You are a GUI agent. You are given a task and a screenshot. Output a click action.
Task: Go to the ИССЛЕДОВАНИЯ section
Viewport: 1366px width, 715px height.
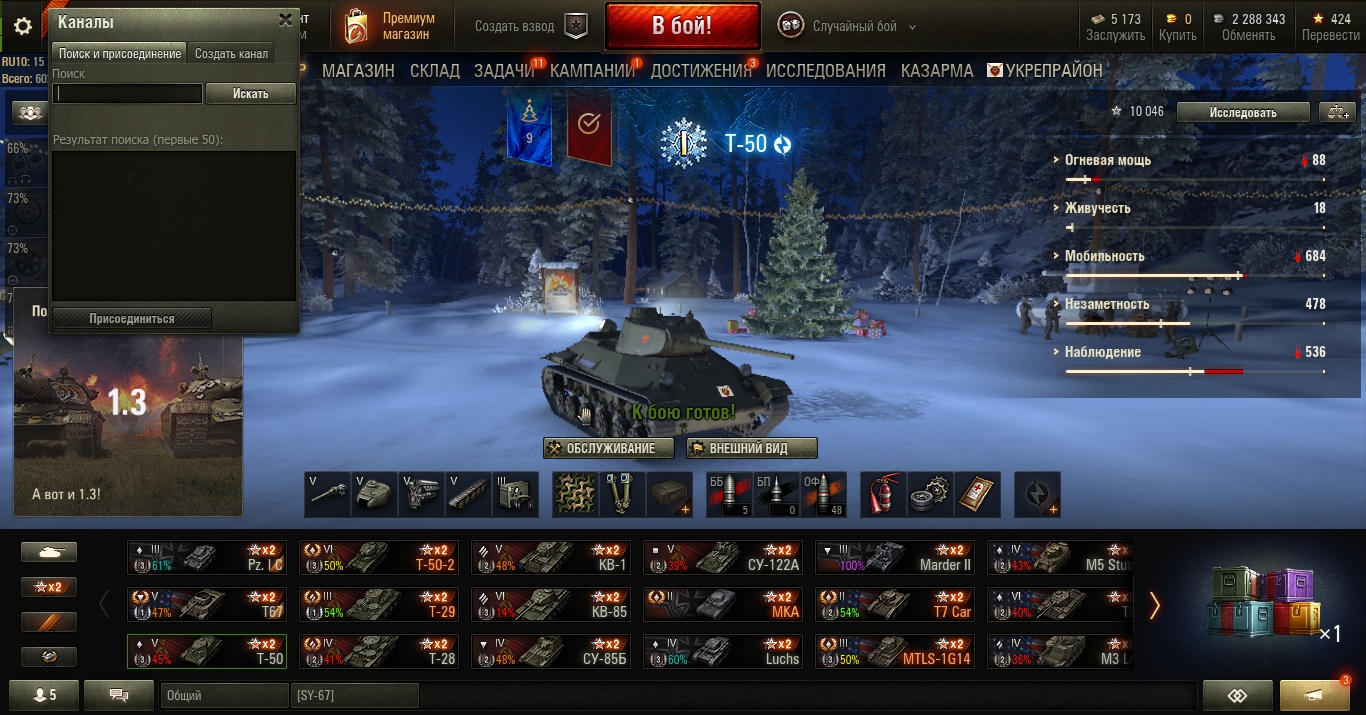tap(826, 71)
